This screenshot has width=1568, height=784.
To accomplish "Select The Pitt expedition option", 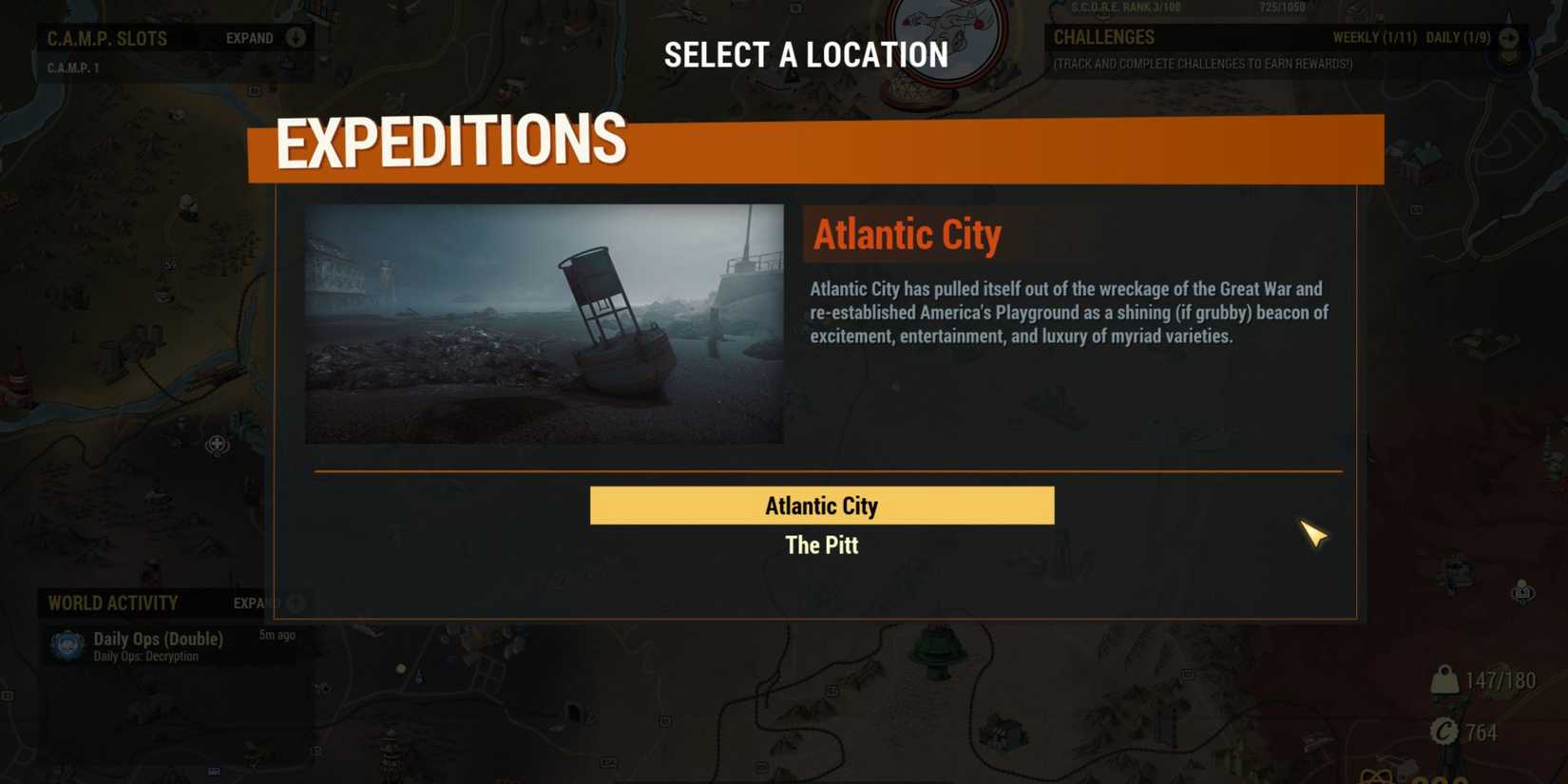I will (x=821, y=545).
